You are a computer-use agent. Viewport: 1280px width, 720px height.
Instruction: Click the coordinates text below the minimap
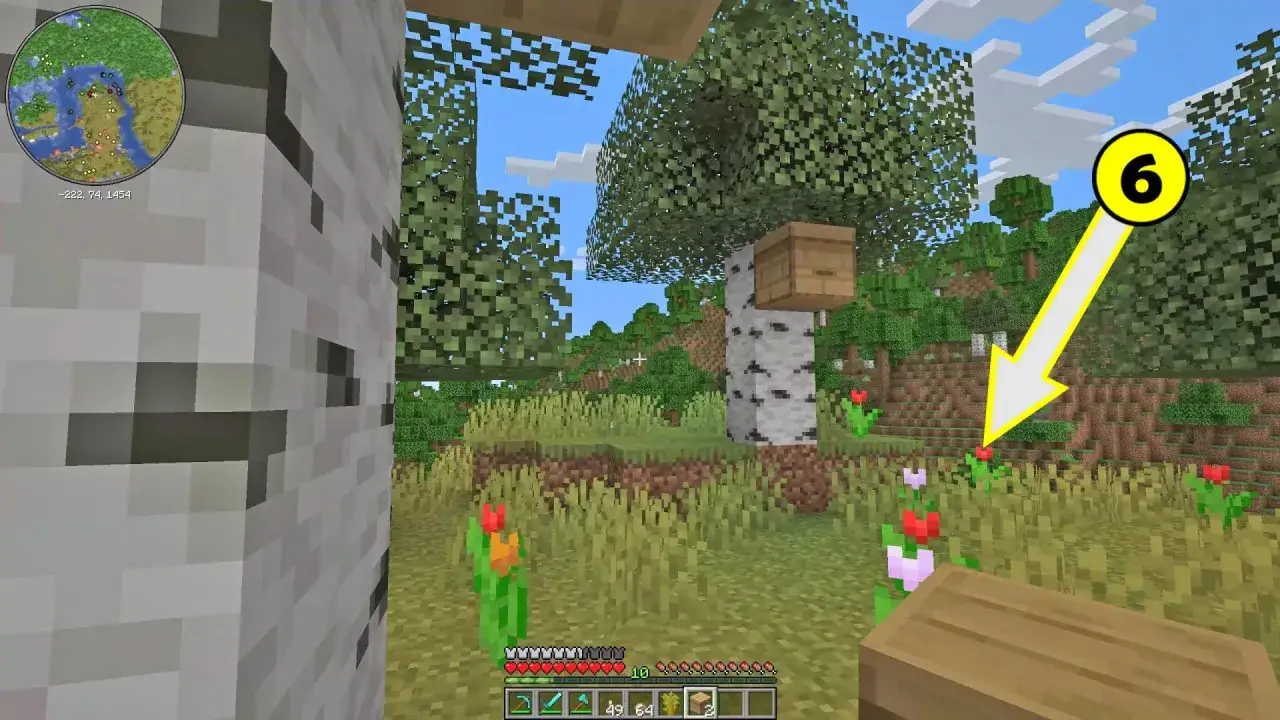(x=96, y=192)
